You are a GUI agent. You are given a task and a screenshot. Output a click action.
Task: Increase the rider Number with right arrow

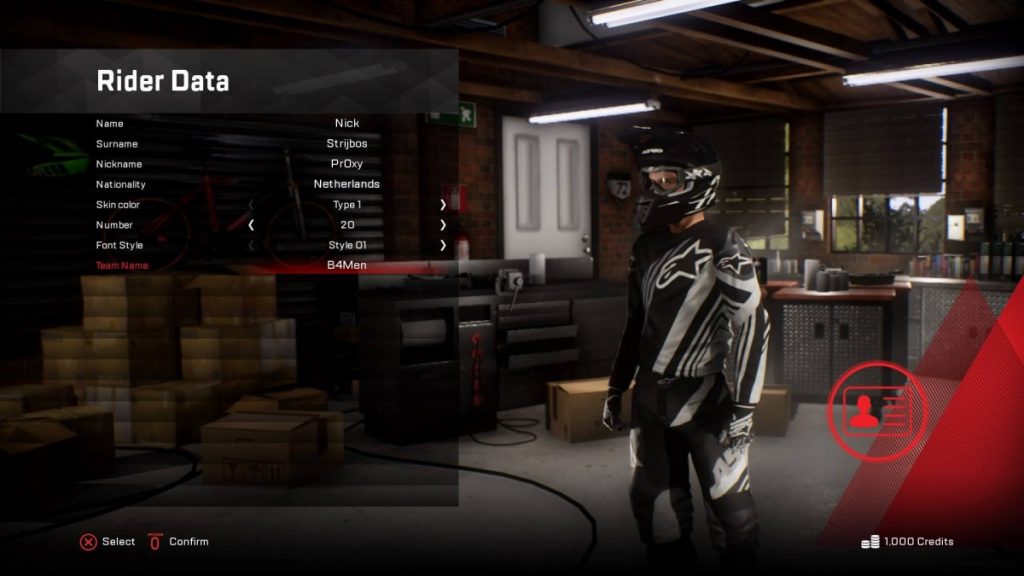point(443,225)
